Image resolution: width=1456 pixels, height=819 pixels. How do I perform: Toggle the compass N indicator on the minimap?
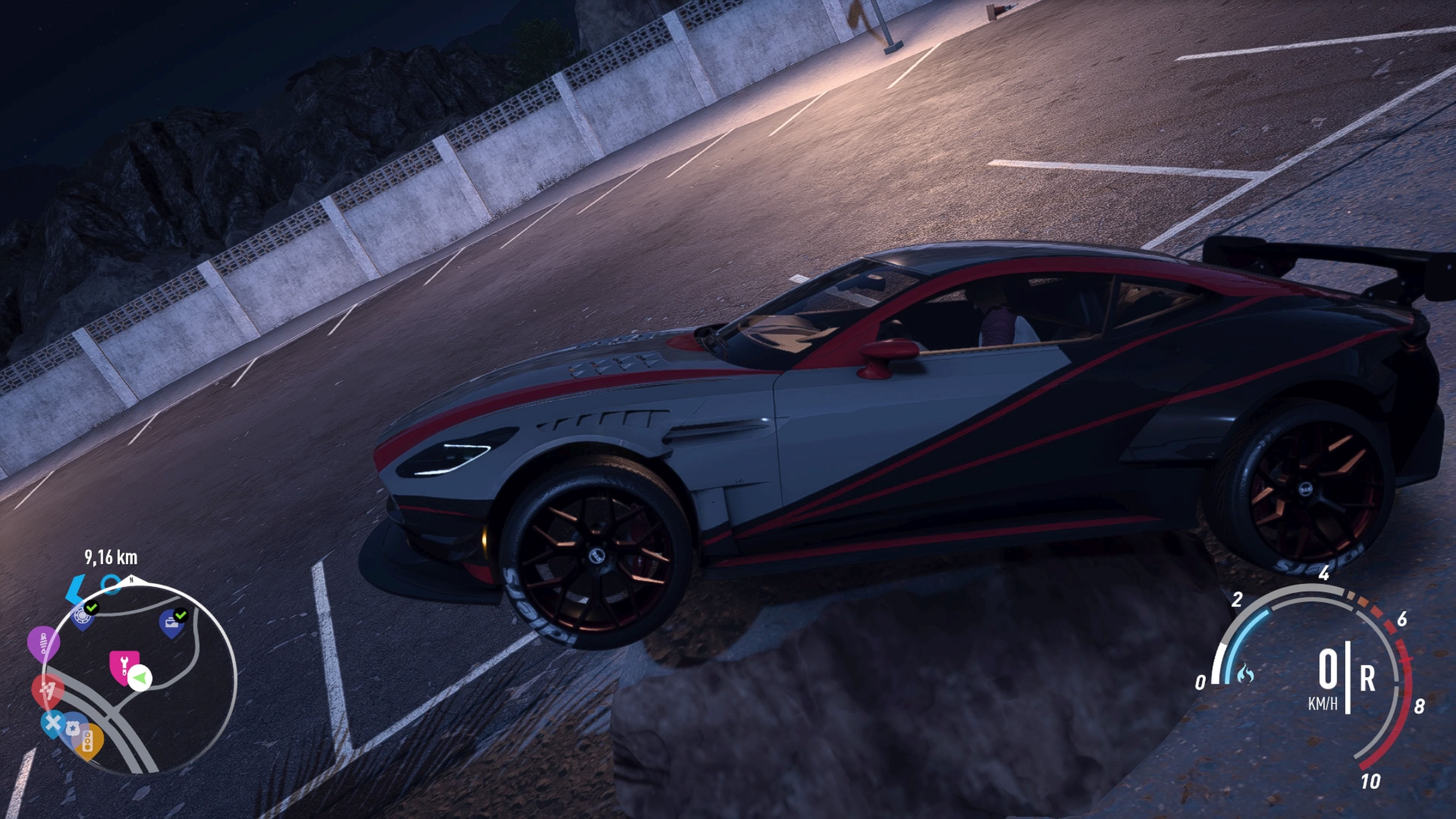(132, 580)
